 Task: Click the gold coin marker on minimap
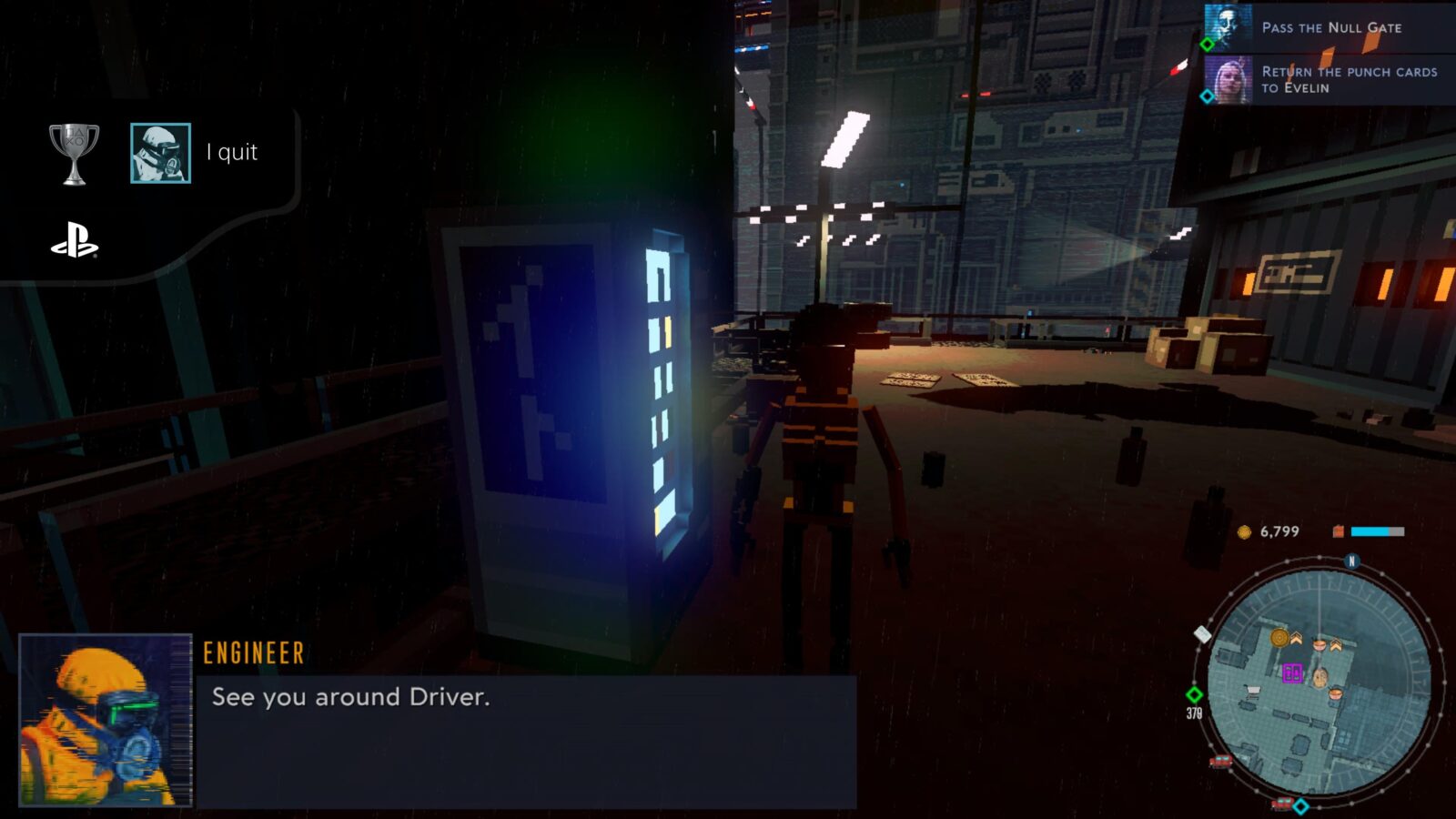[1279, 637]
